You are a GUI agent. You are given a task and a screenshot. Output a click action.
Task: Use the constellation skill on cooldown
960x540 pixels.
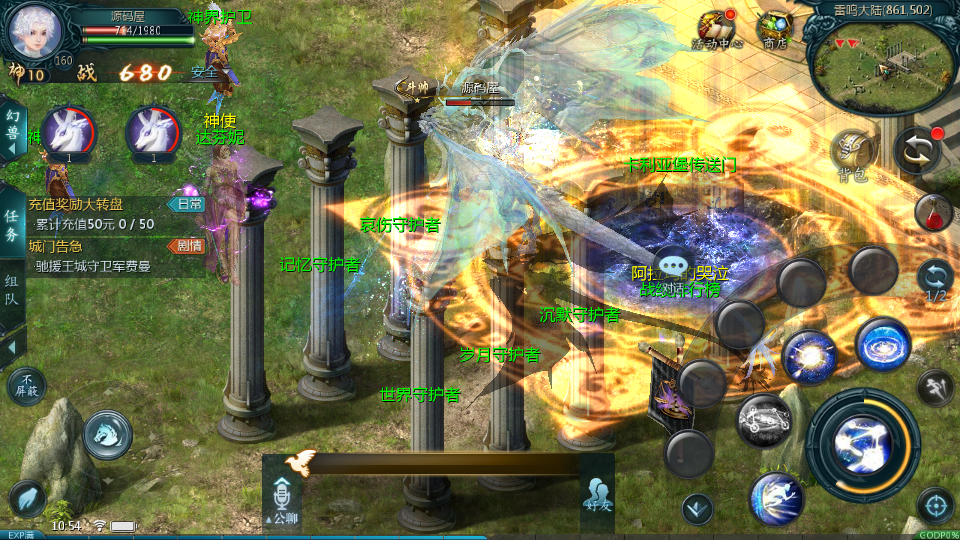pyautogui.click(x=765, y=421)
